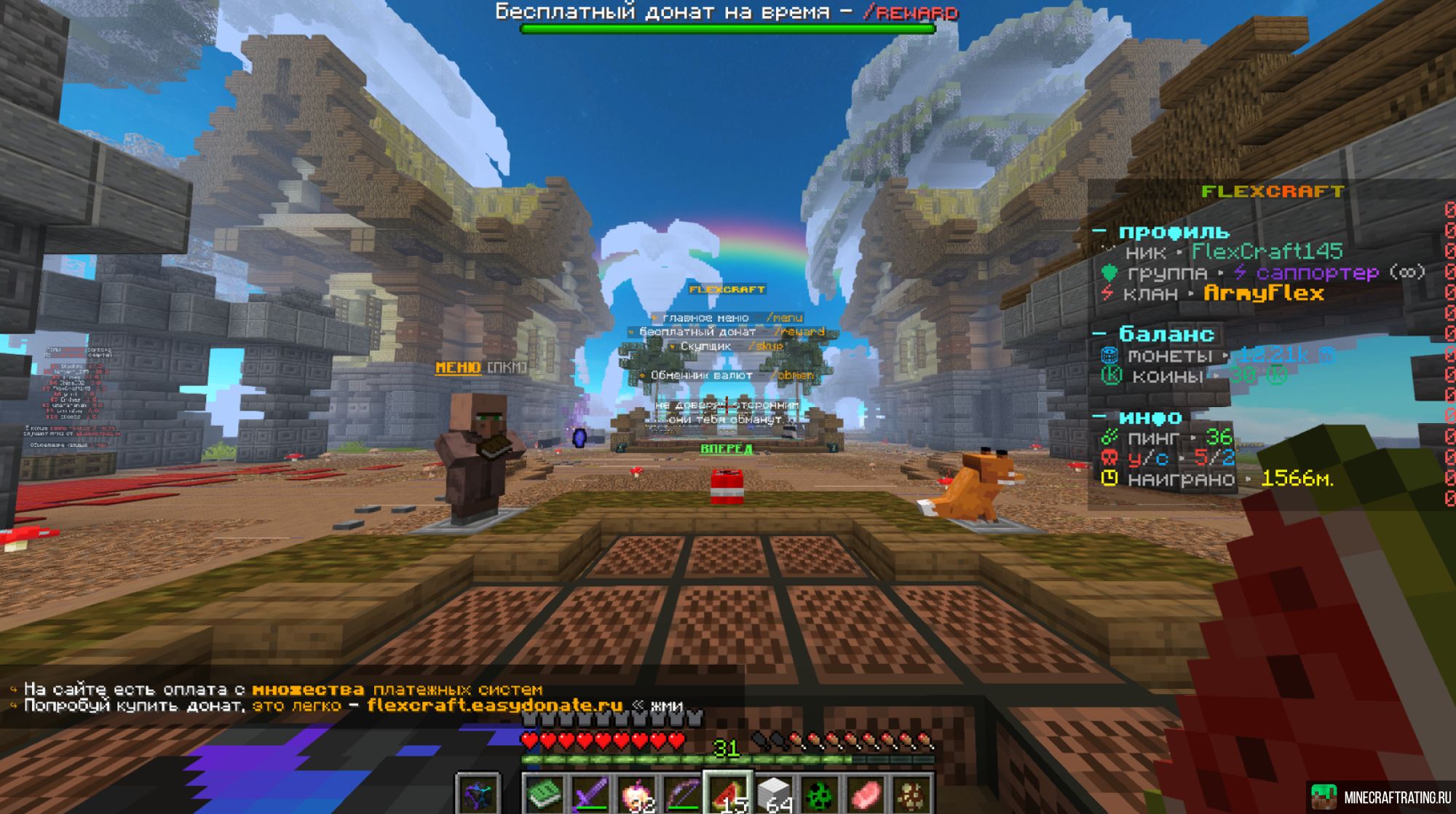Select the melon slices hotbar slot
This screenshot has width=1456, height=814.
coord(729,794)
